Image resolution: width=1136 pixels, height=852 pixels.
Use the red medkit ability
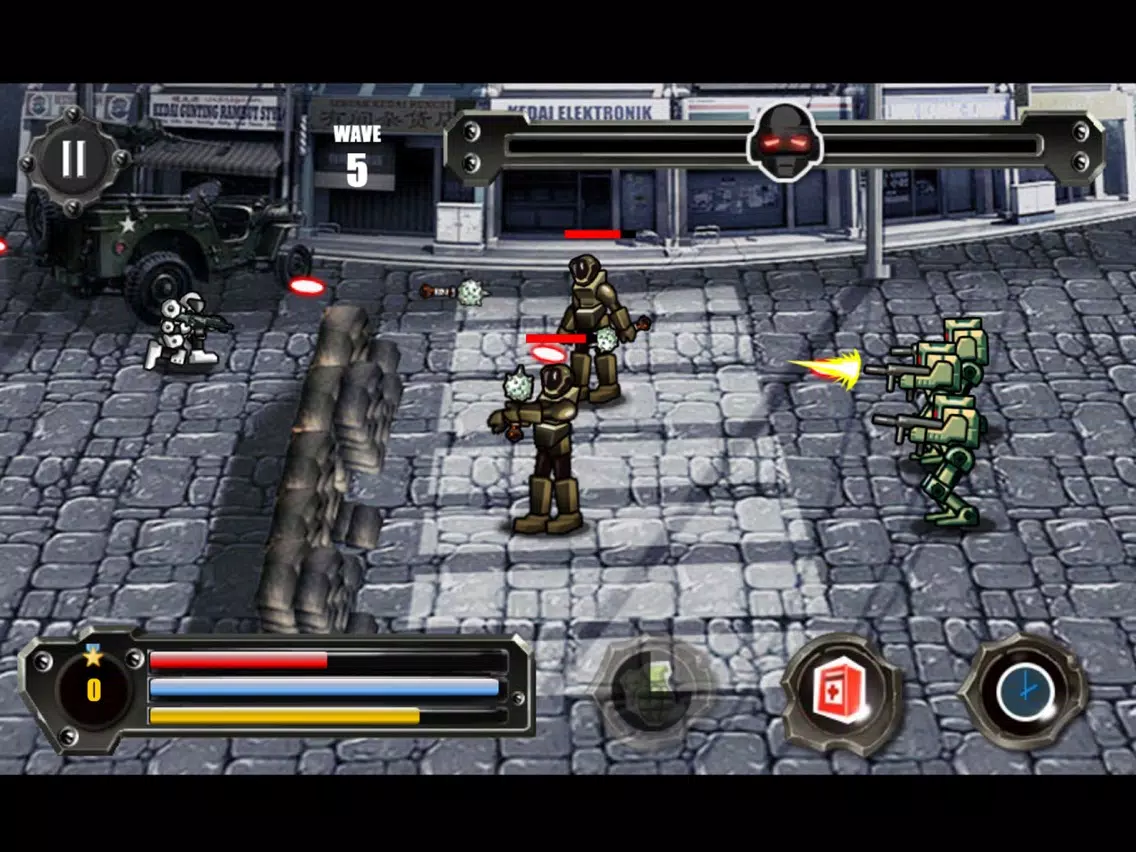click(840, 694)
